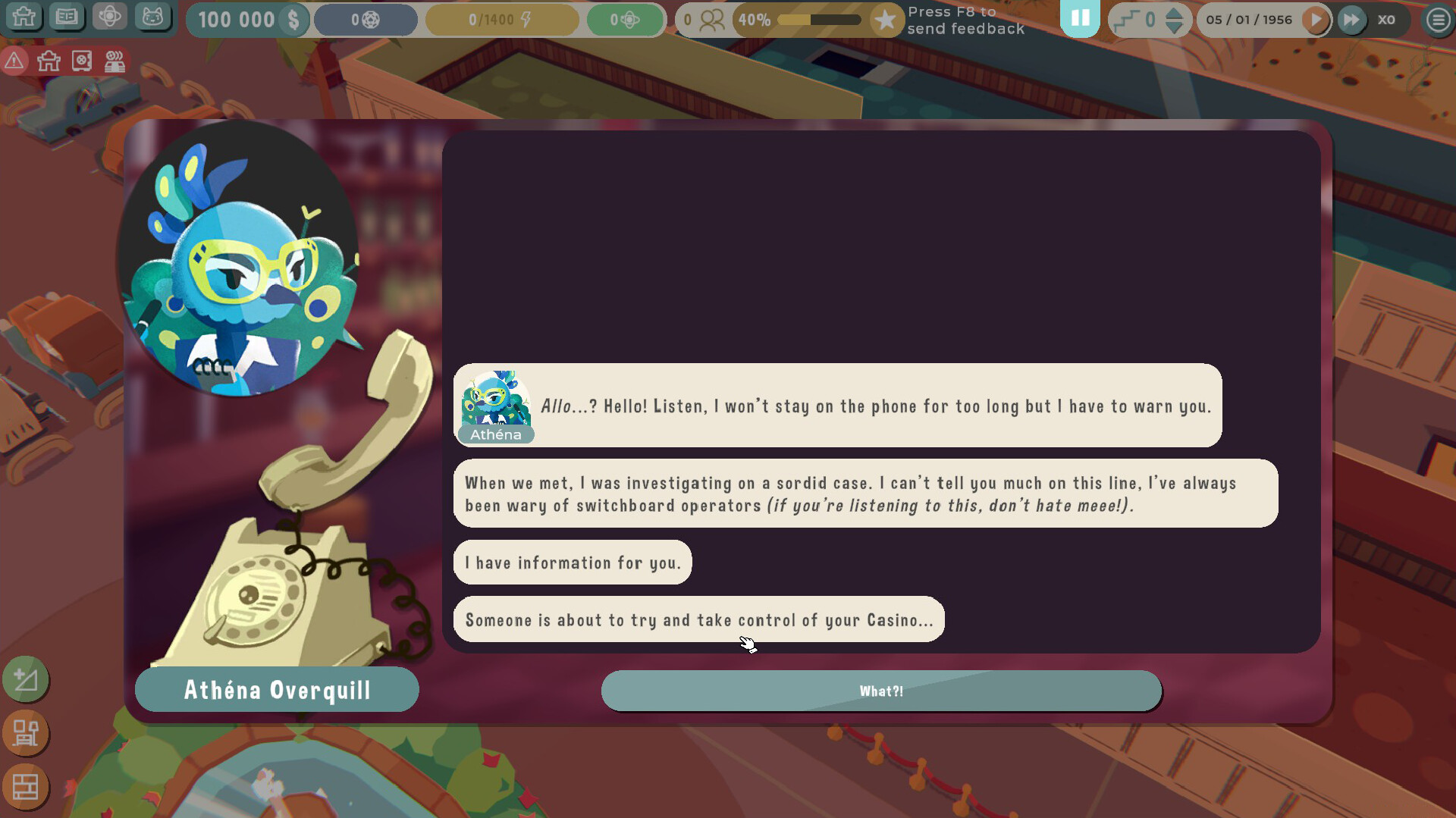Select the terrain expansion tool
1456x818 pixels.
pos(26,680)
